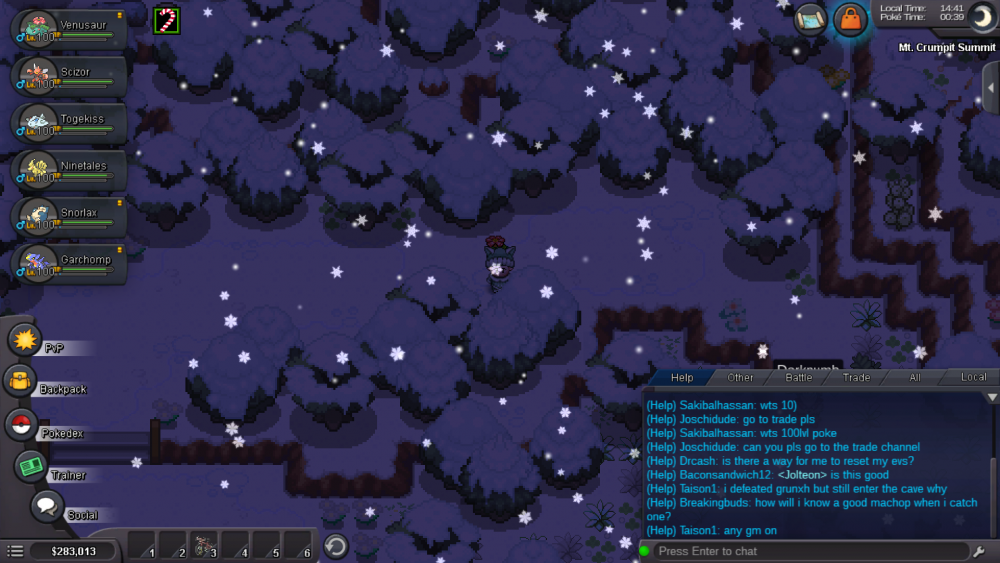1000x563 pixels.
Task: Switch to the Trade chat tab
Action: click(x=856, y=377)
